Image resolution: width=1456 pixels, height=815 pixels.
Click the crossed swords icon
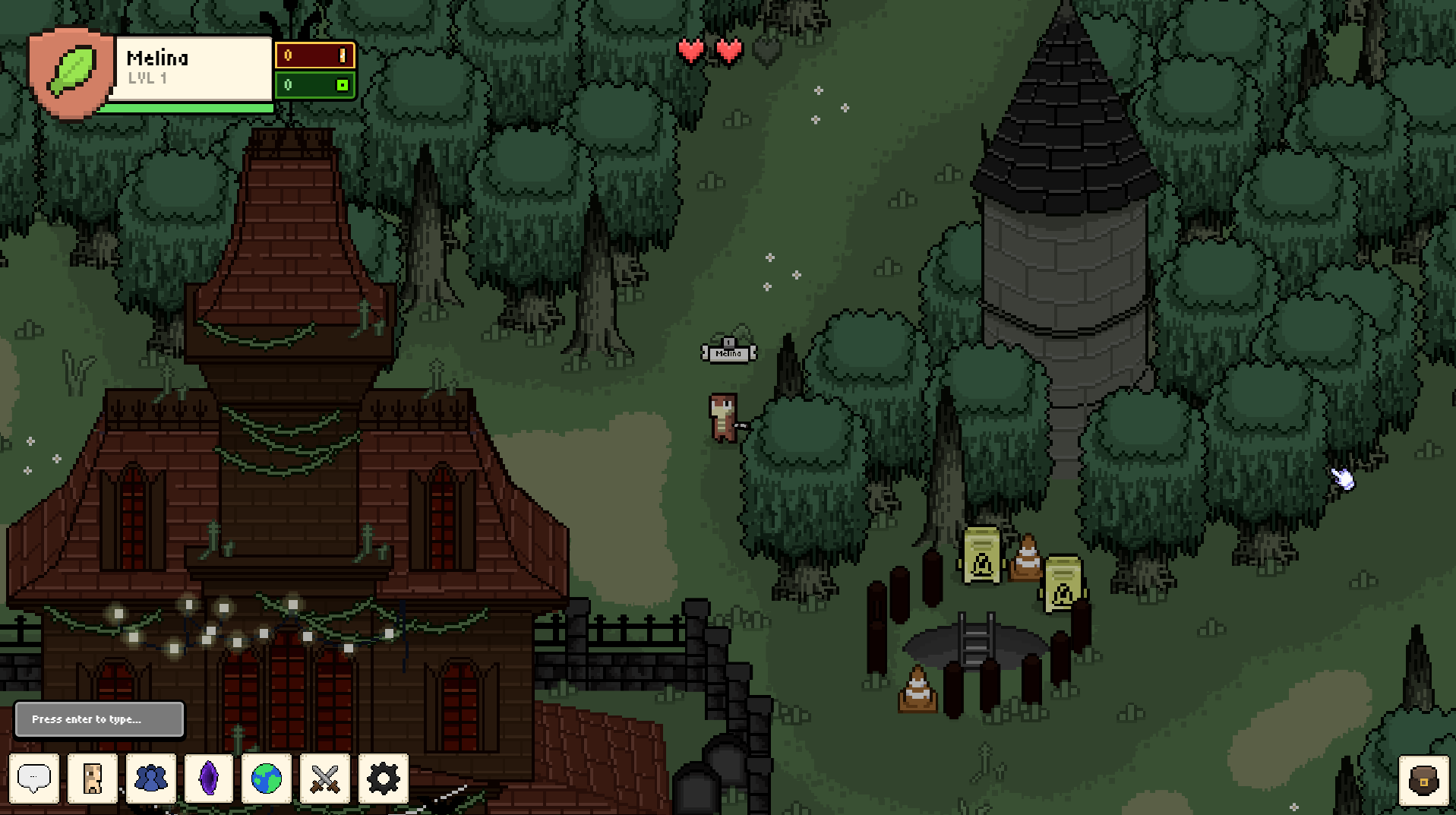325,778
